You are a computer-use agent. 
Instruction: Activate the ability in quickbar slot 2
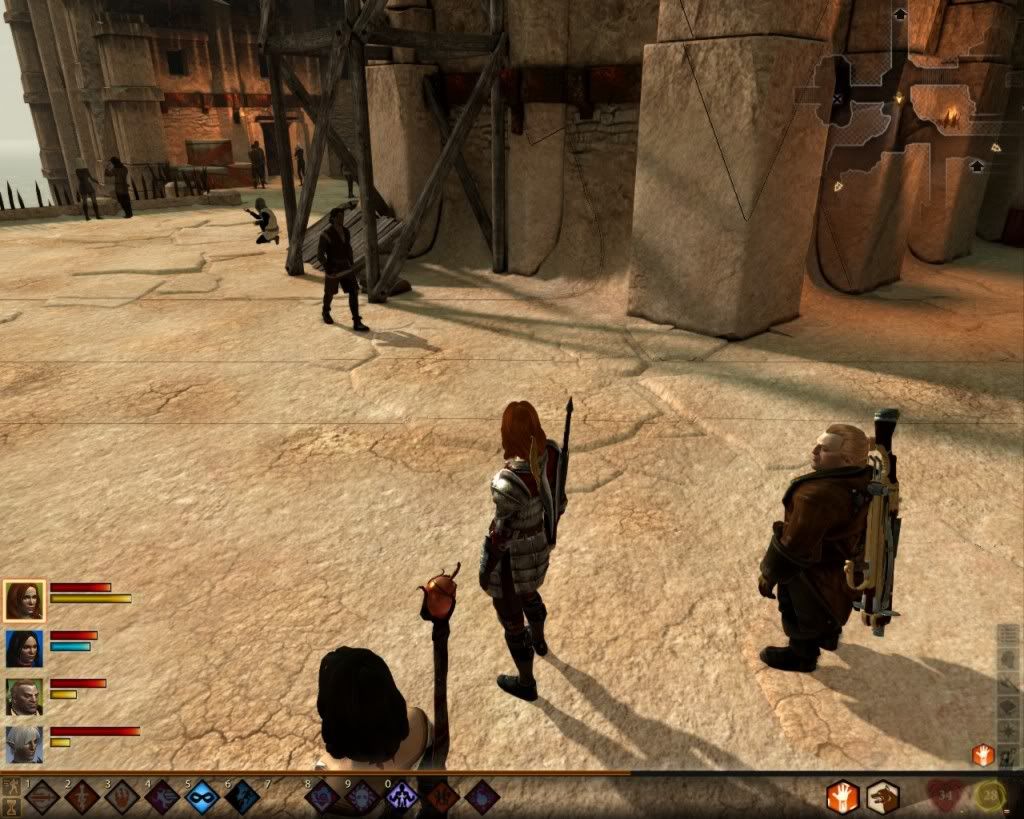82,798
